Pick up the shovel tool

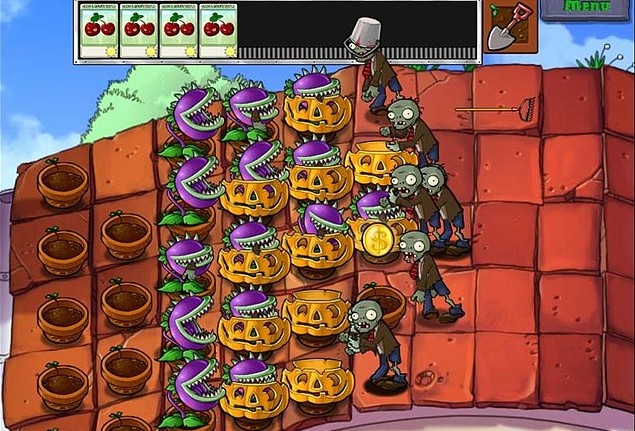[x=510, y=27]
